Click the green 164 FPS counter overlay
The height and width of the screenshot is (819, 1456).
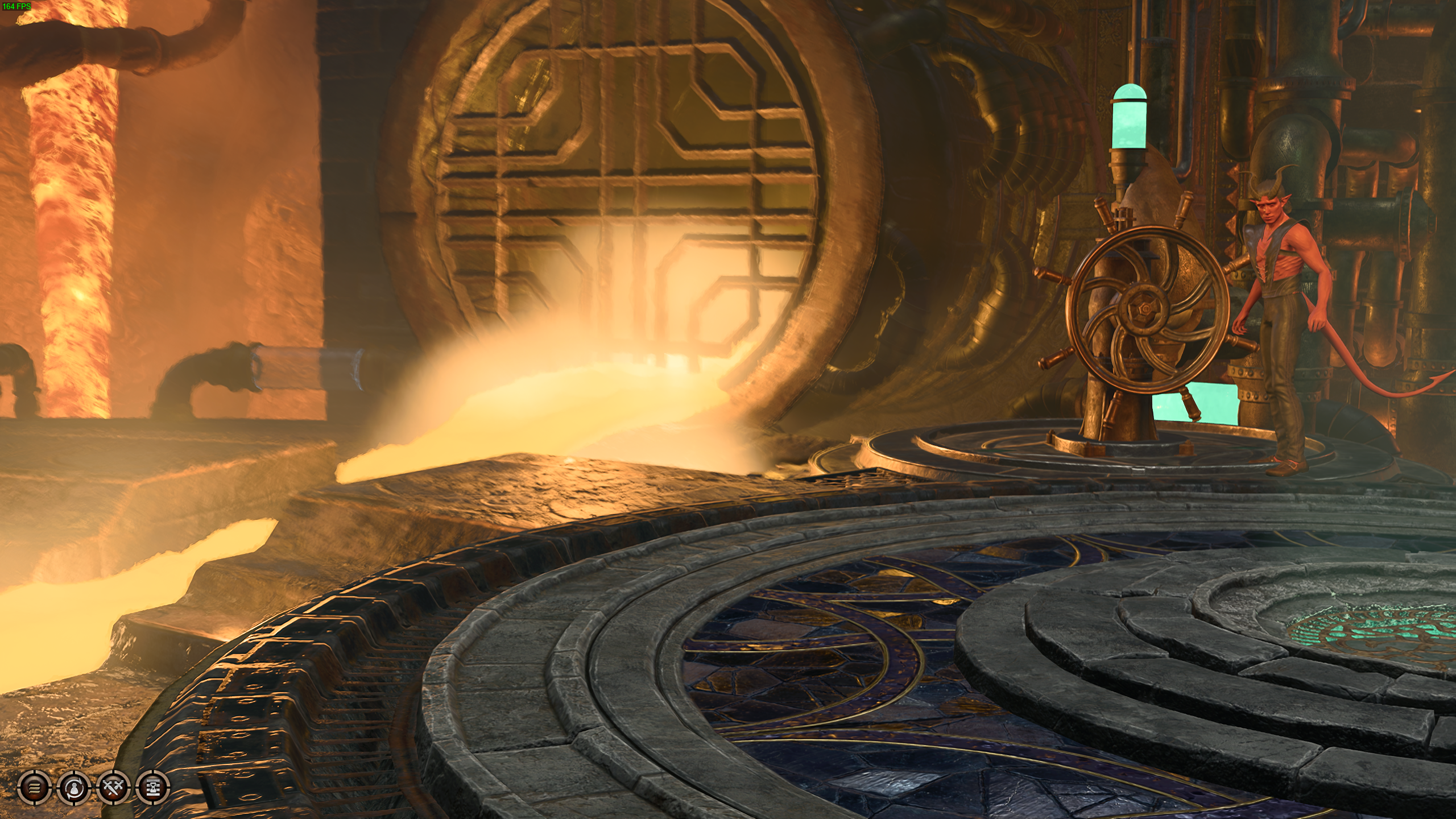pyautogui.click(x=17, y=6)
